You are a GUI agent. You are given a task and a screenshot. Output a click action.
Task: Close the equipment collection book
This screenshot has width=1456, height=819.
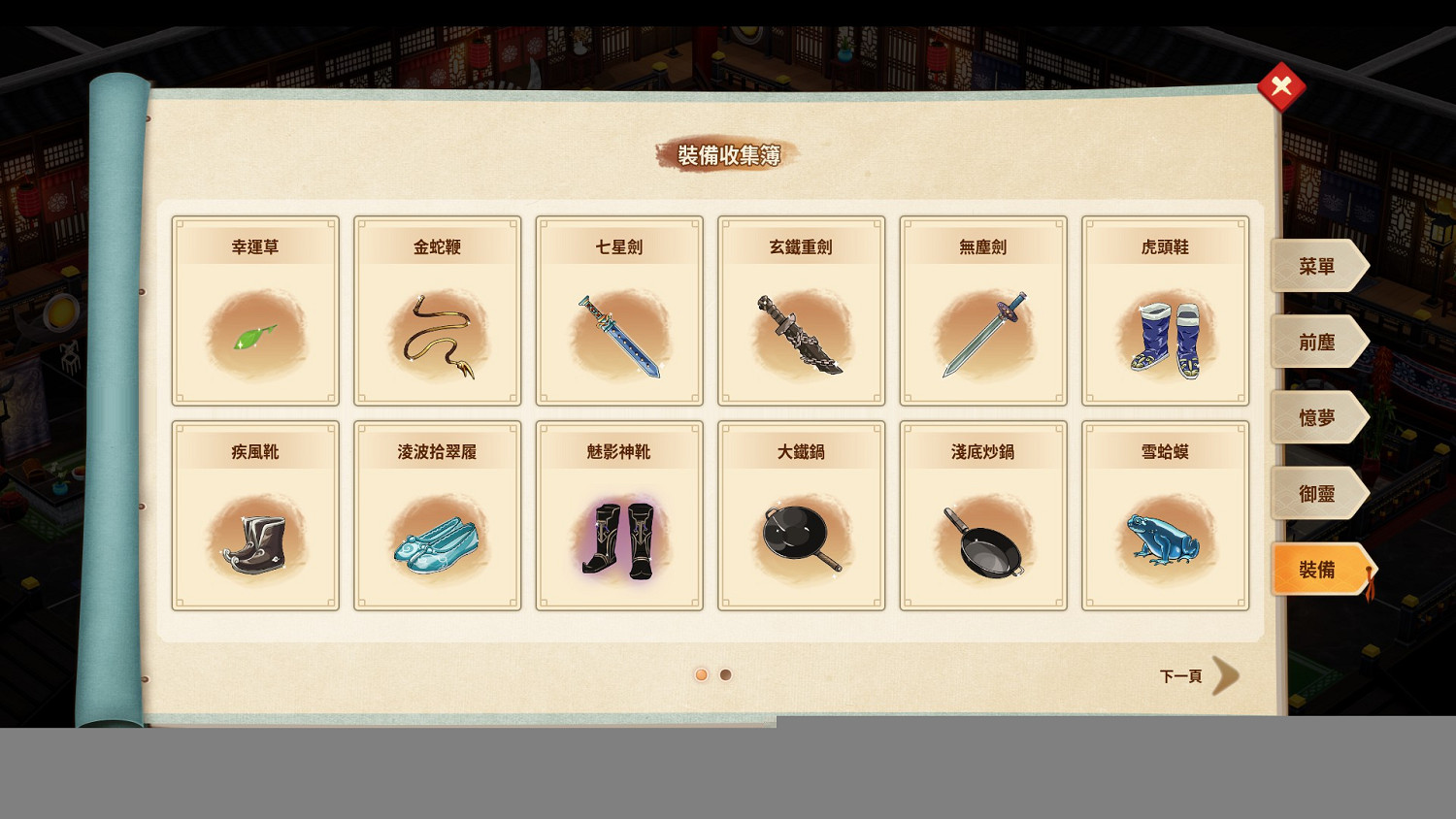click(x=1281, y=86)
